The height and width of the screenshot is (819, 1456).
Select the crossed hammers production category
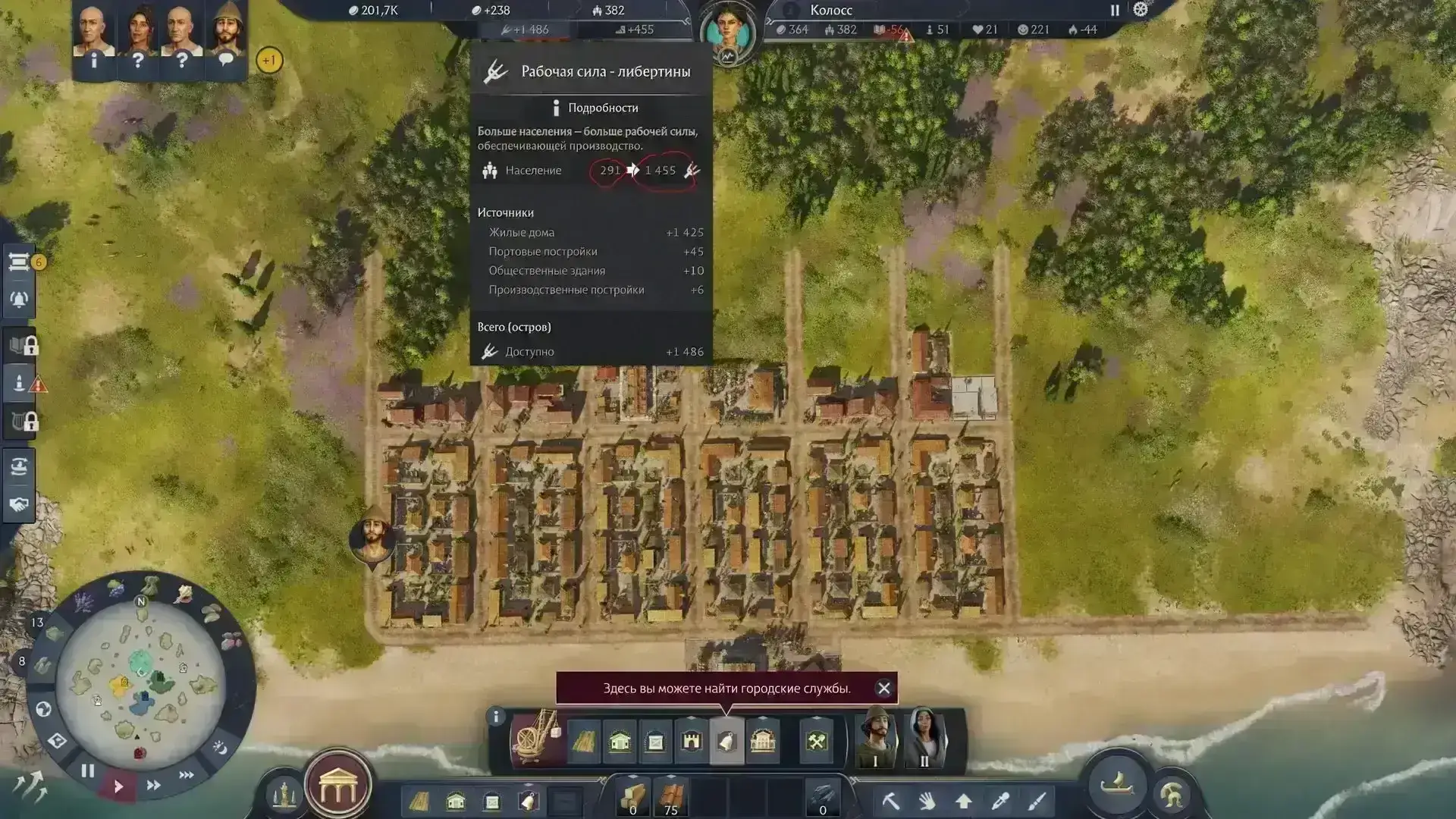tap(816, 741)
